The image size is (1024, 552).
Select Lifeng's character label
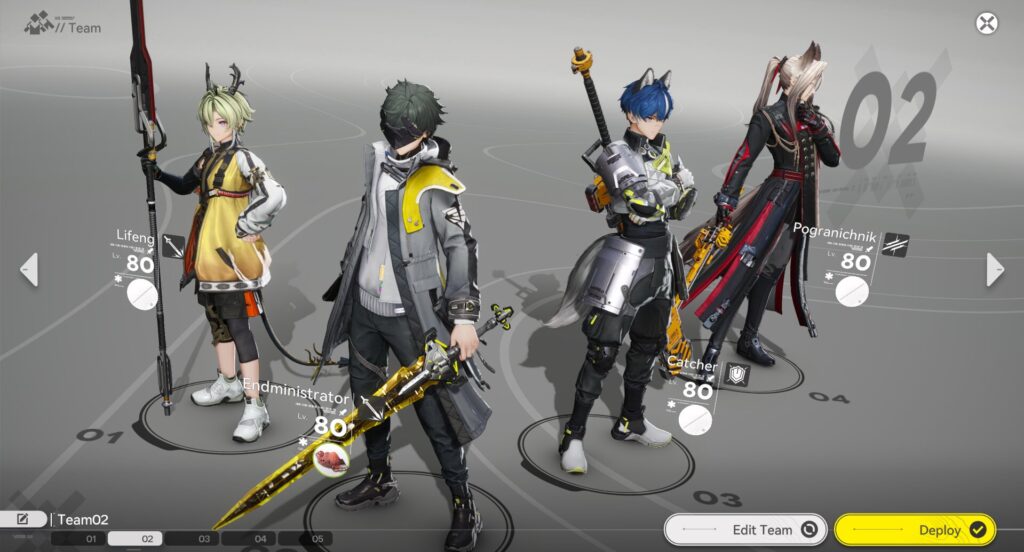click(135, 239)
